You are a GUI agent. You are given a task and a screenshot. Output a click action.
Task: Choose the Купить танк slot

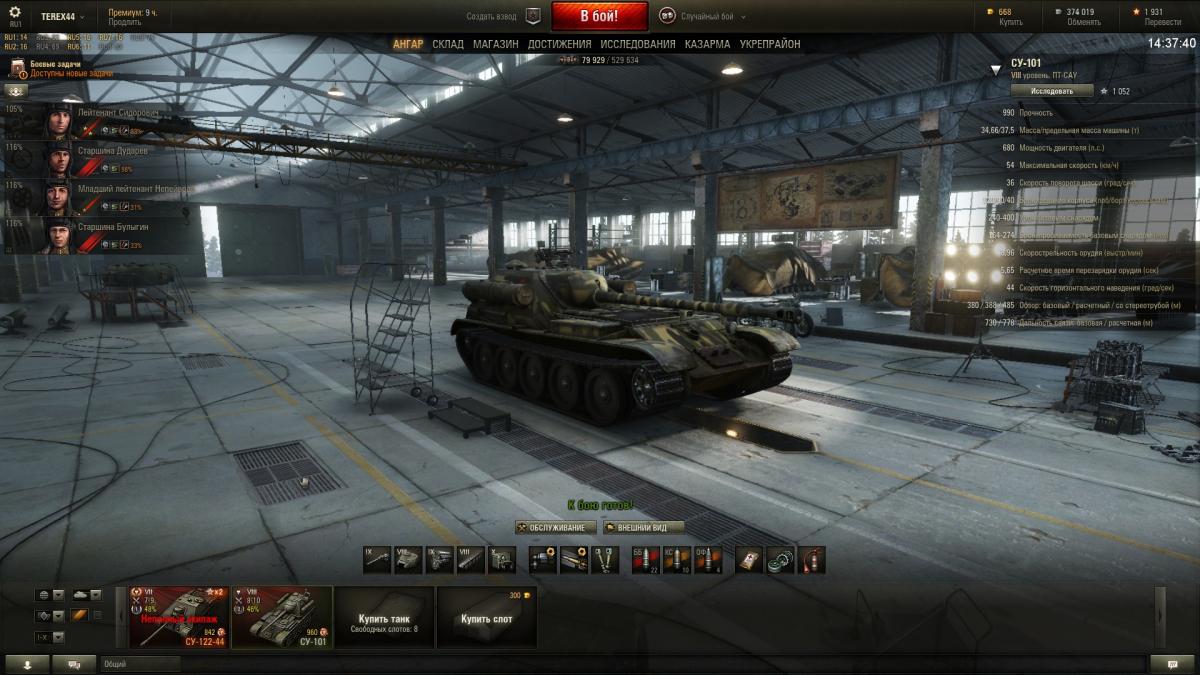385,617
